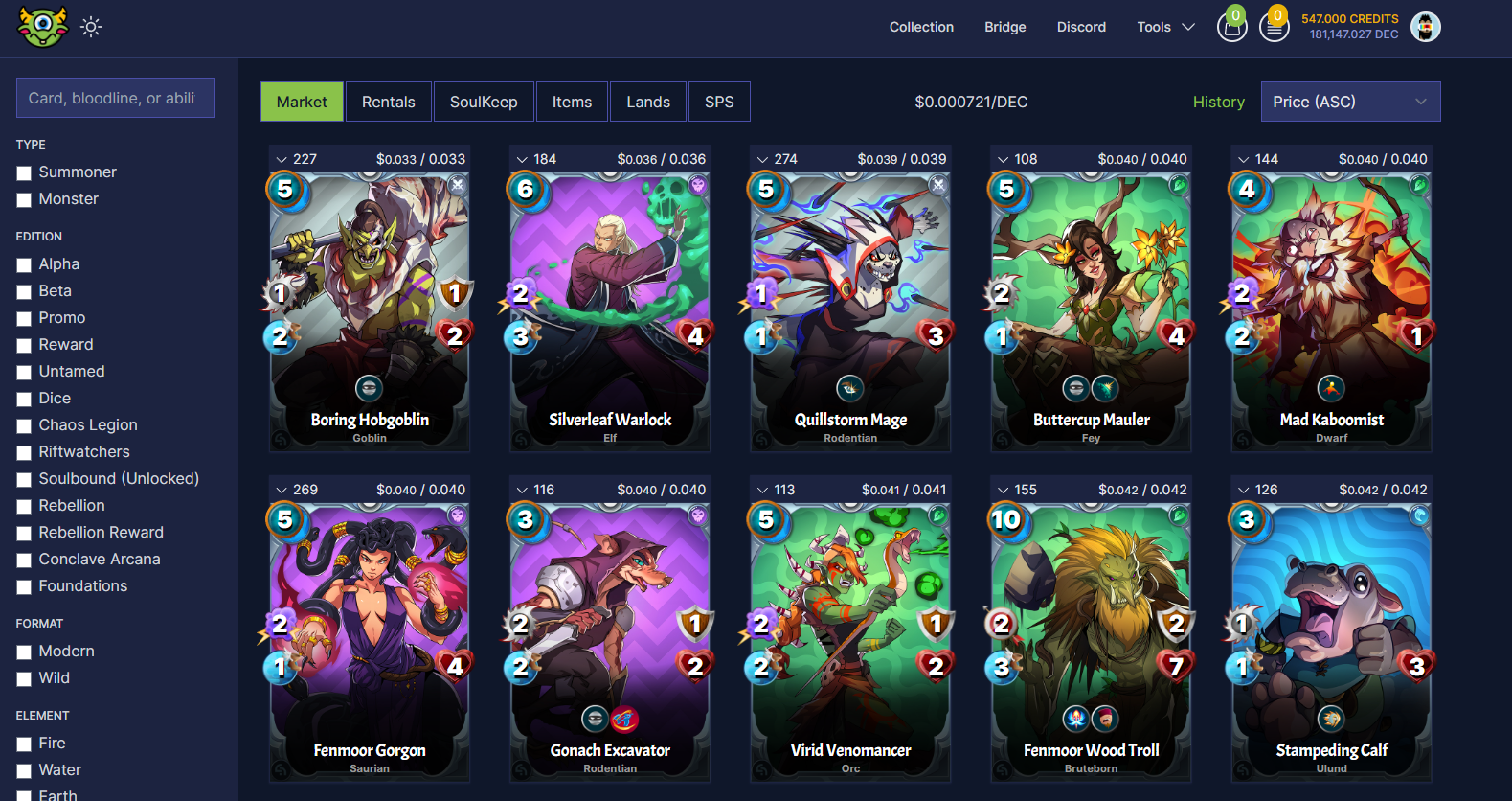Screen dimensions: 1512x801
Task: Tick the Fire element checkbox
Action: pyautogui.click(x=24, y=744)
